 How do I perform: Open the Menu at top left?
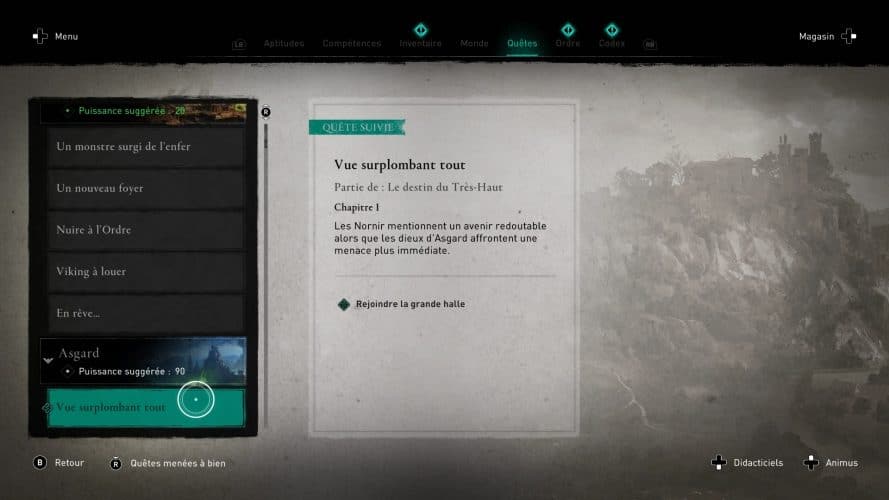55,37
